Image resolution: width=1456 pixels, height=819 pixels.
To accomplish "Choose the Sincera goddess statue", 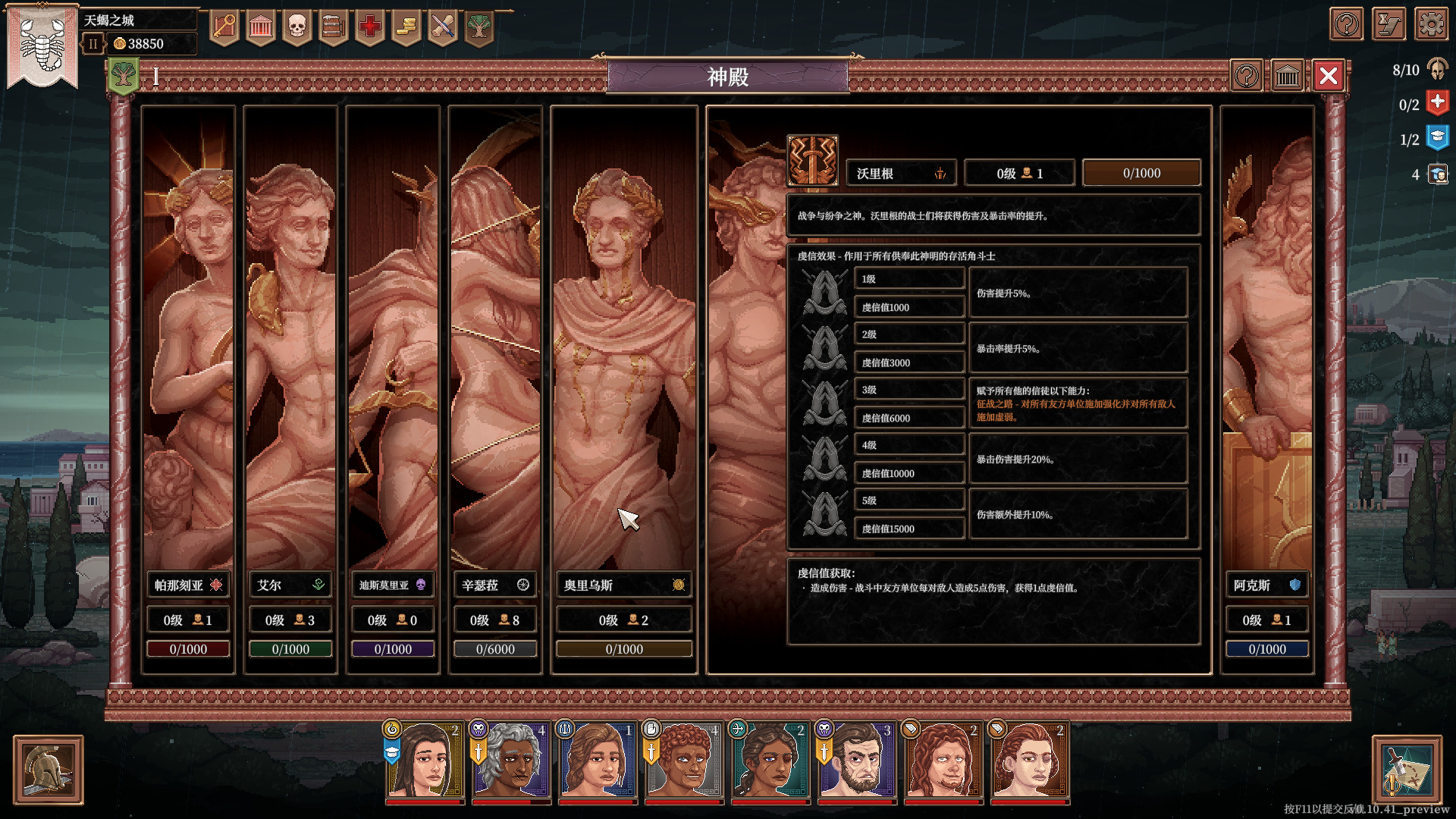I will coord(494,341).
